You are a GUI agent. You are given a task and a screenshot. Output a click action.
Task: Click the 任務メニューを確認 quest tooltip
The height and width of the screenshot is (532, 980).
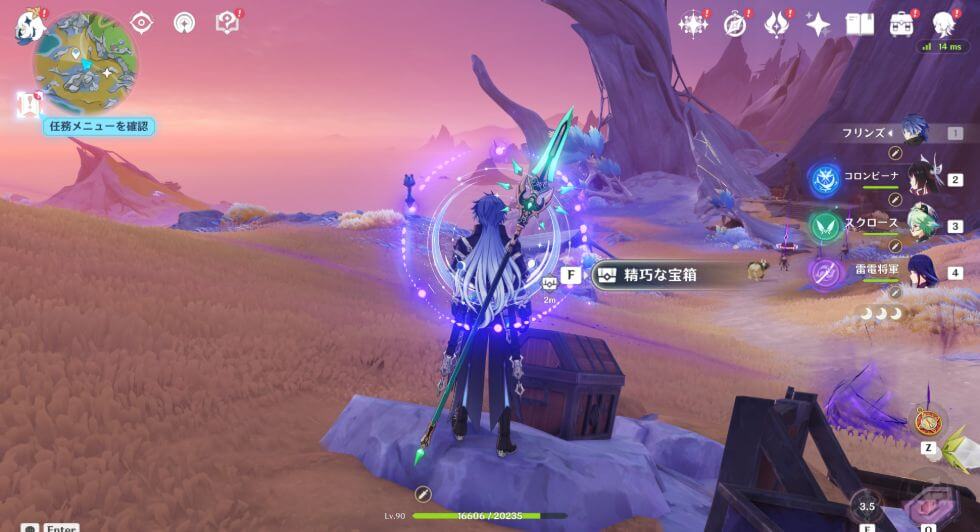(x=98, y=126)
